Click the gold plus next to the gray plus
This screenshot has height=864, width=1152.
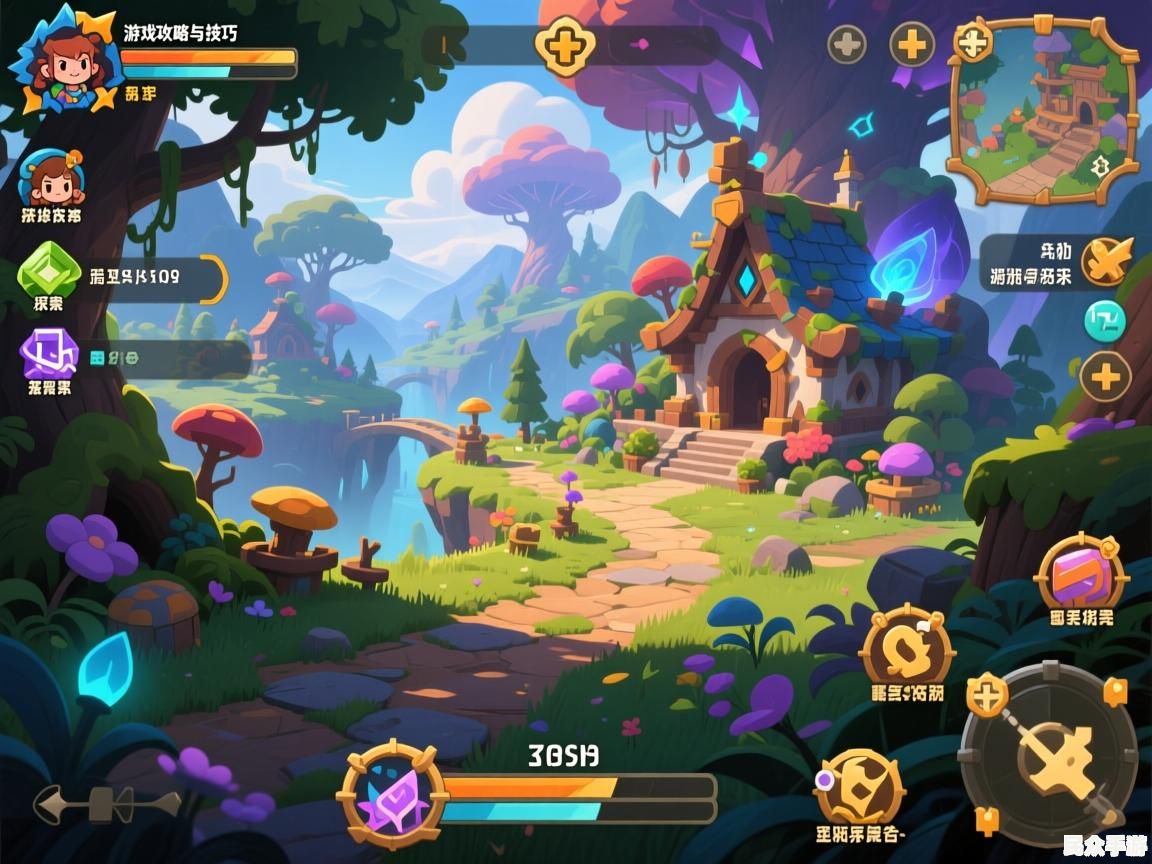point(912,45)
